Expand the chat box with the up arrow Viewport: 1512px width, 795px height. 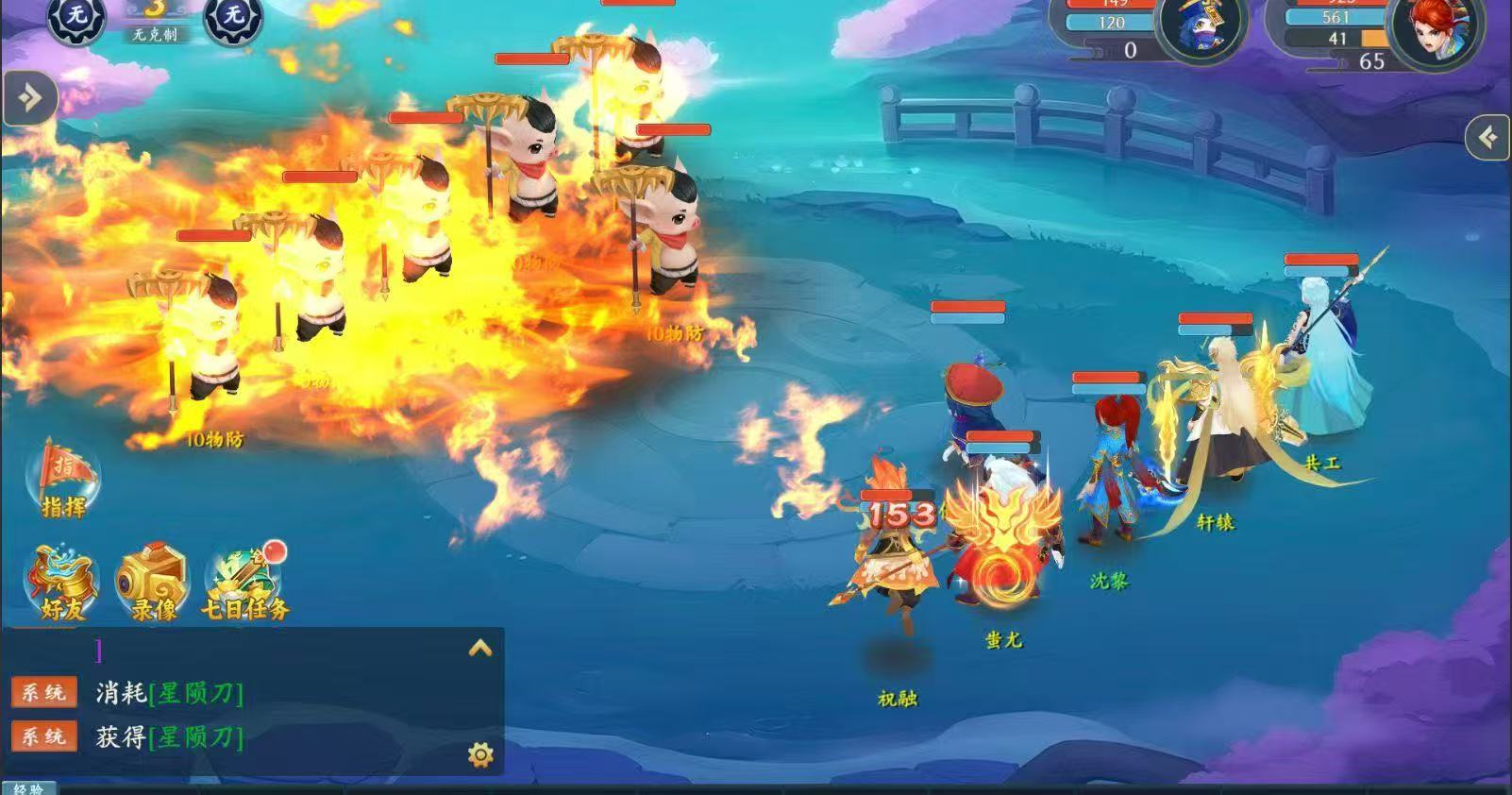click(x=480, y=648)
